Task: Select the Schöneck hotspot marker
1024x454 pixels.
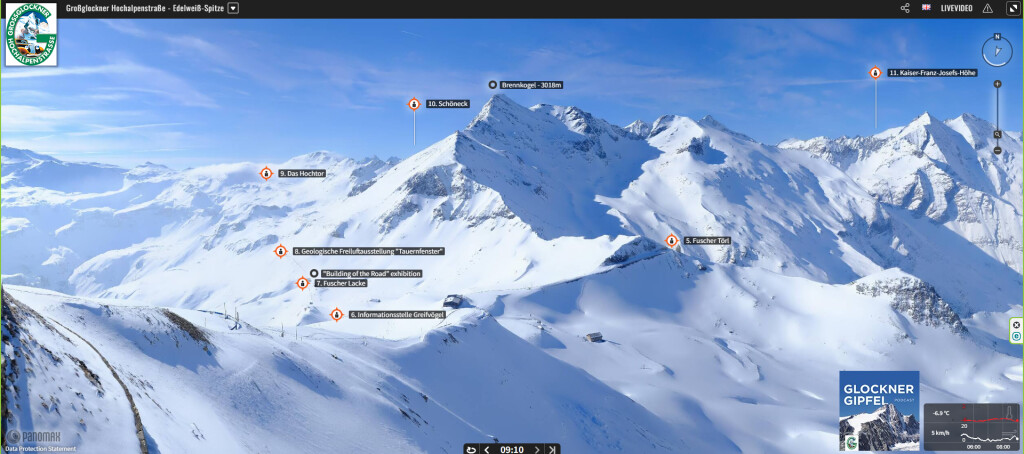Action: (x=414, y=104)
